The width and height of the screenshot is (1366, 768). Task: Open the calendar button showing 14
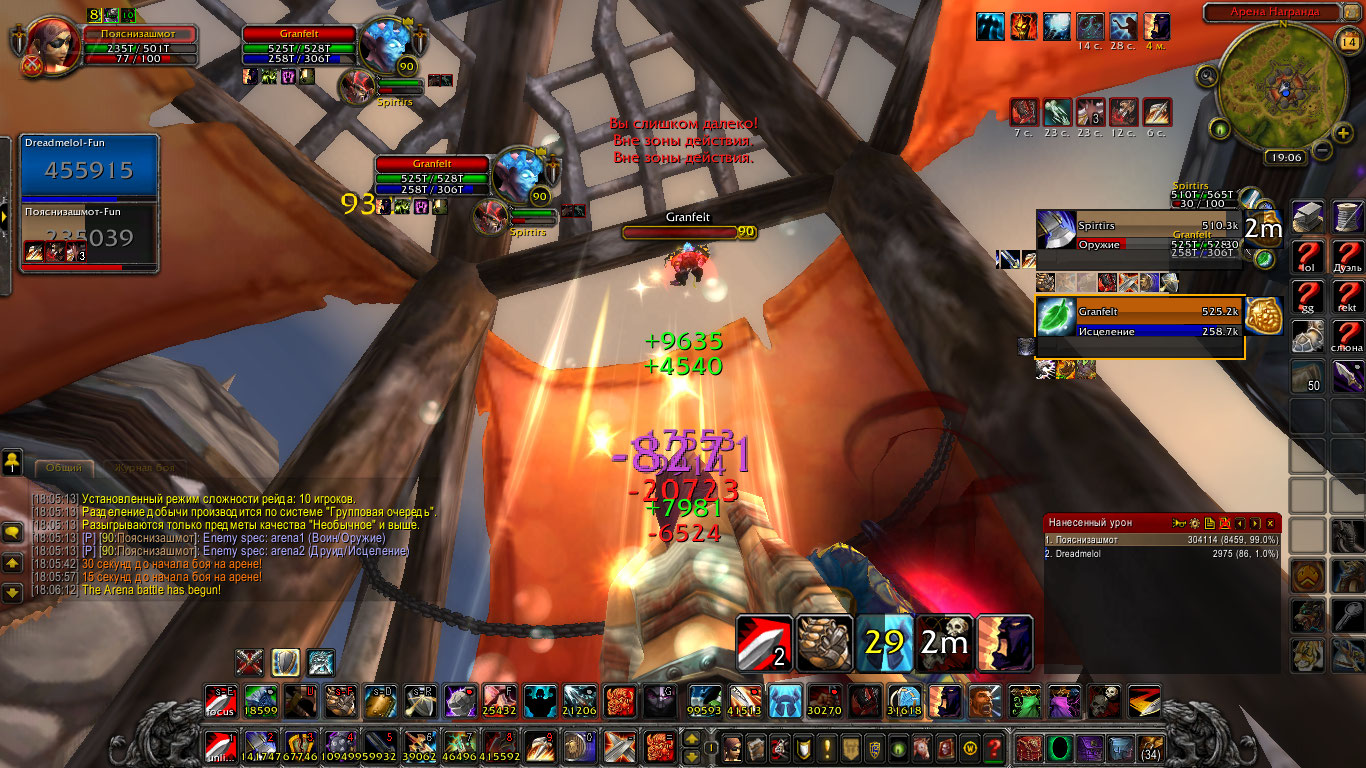(x=1347, y=41)
